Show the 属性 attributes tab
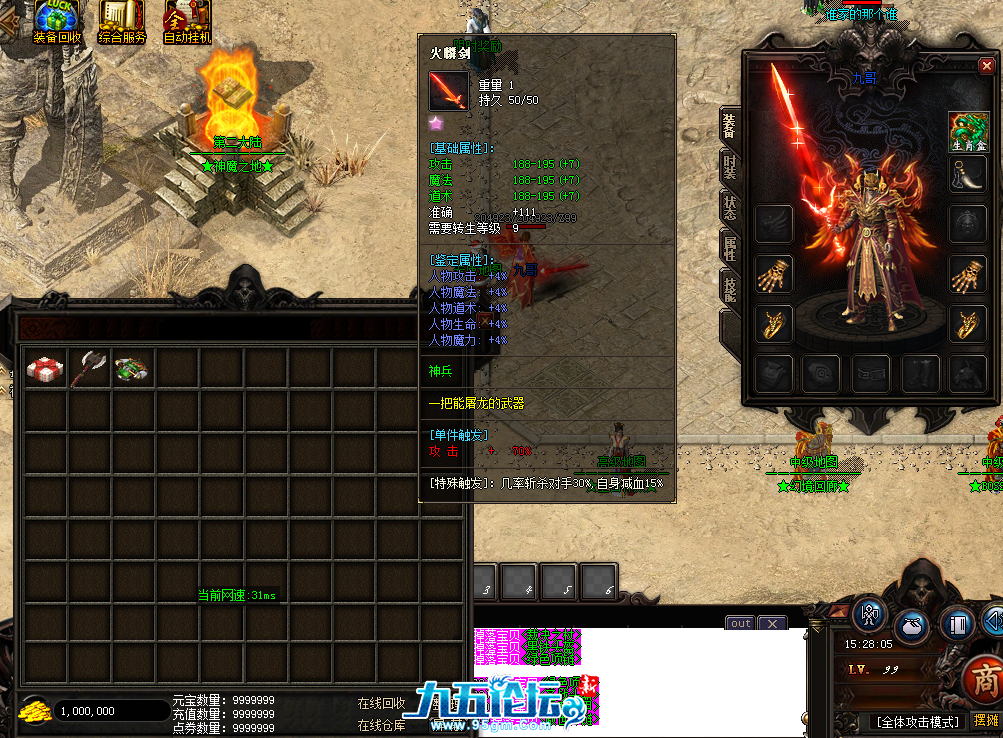The image size is (1003, 738). (729, 249)
